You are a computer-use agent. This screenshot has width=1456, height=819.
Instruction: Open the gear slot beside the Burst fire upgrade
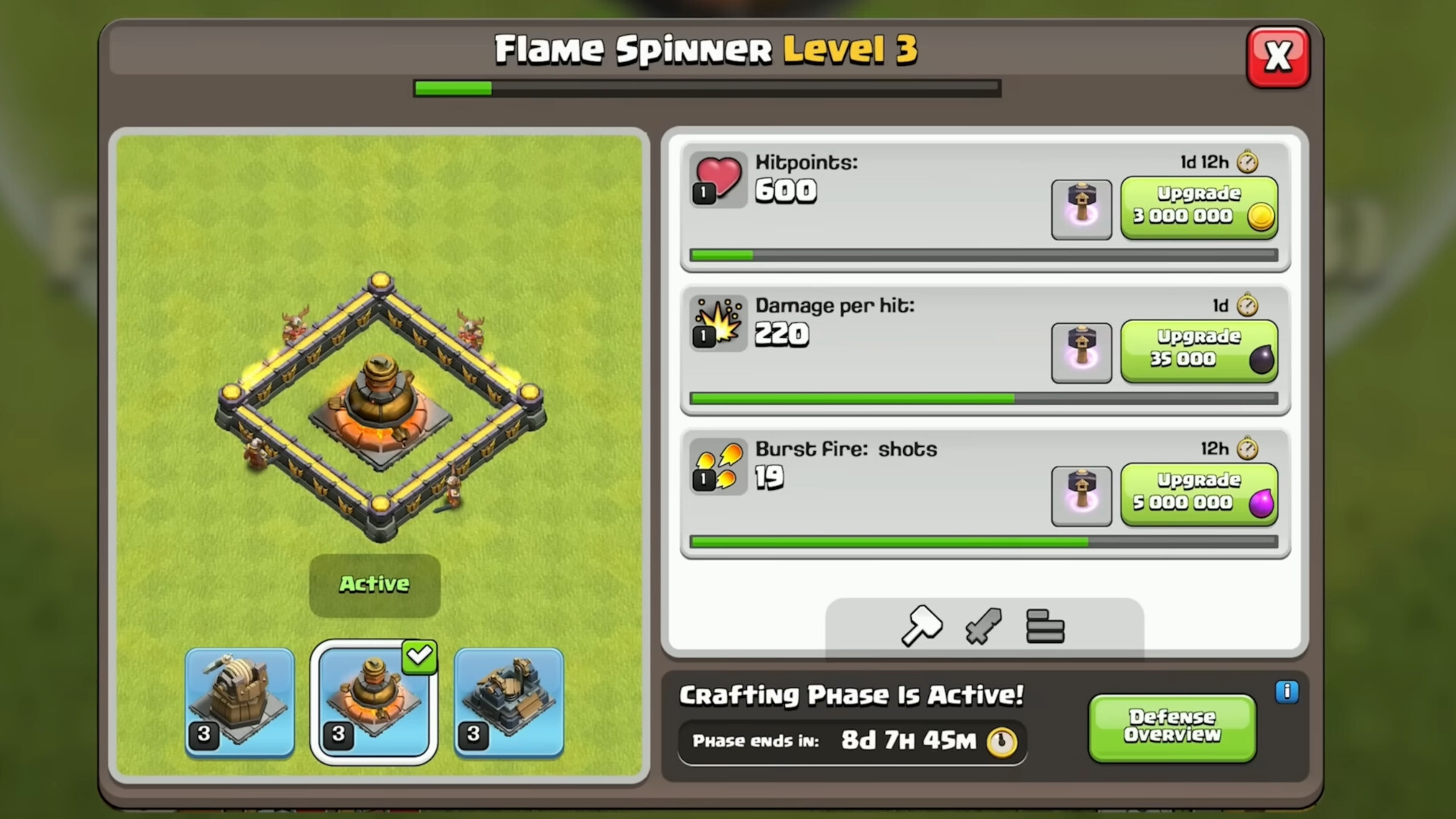point(1081,496)
